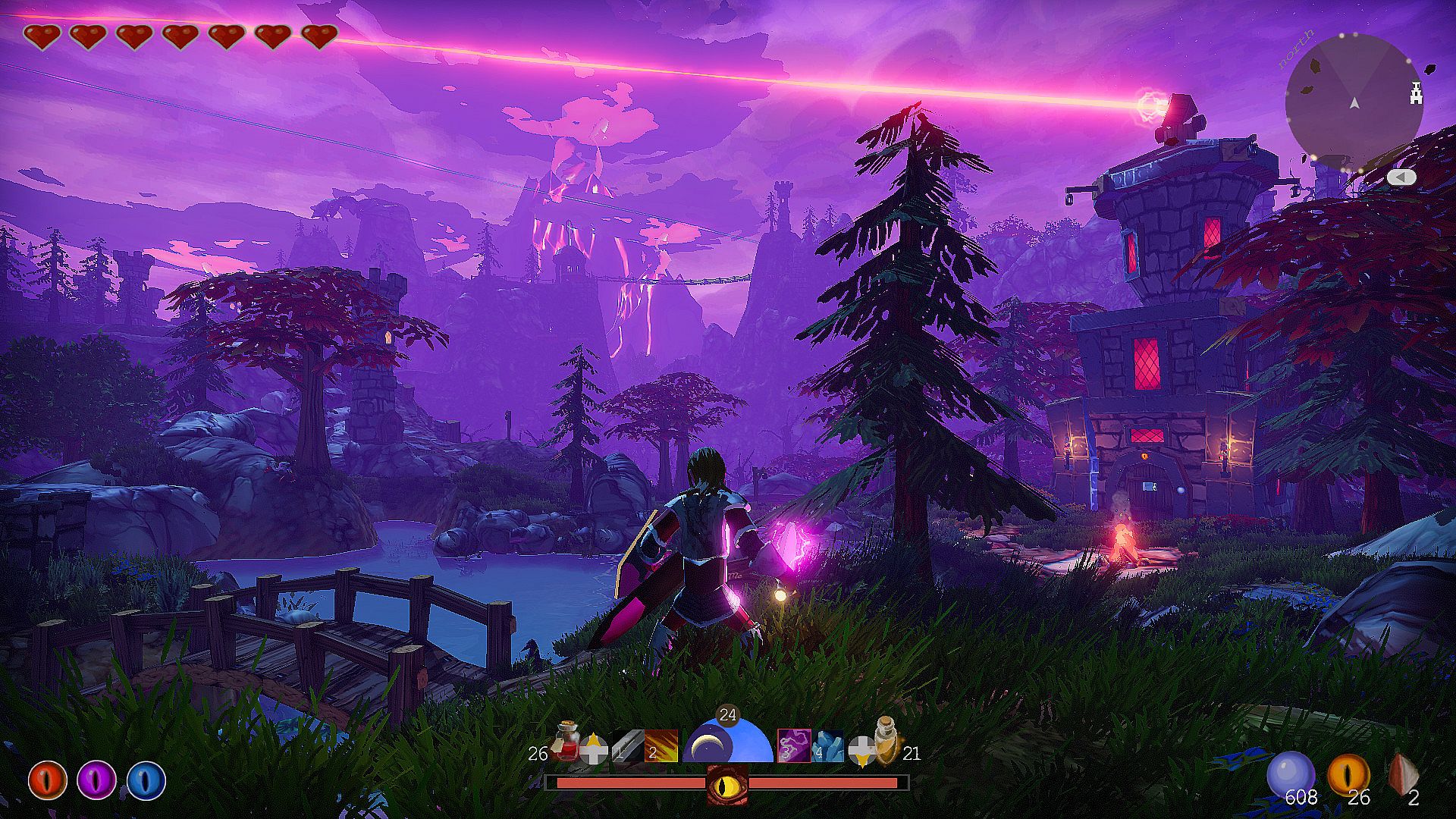Use the golden potion bottle

(885, 739)
